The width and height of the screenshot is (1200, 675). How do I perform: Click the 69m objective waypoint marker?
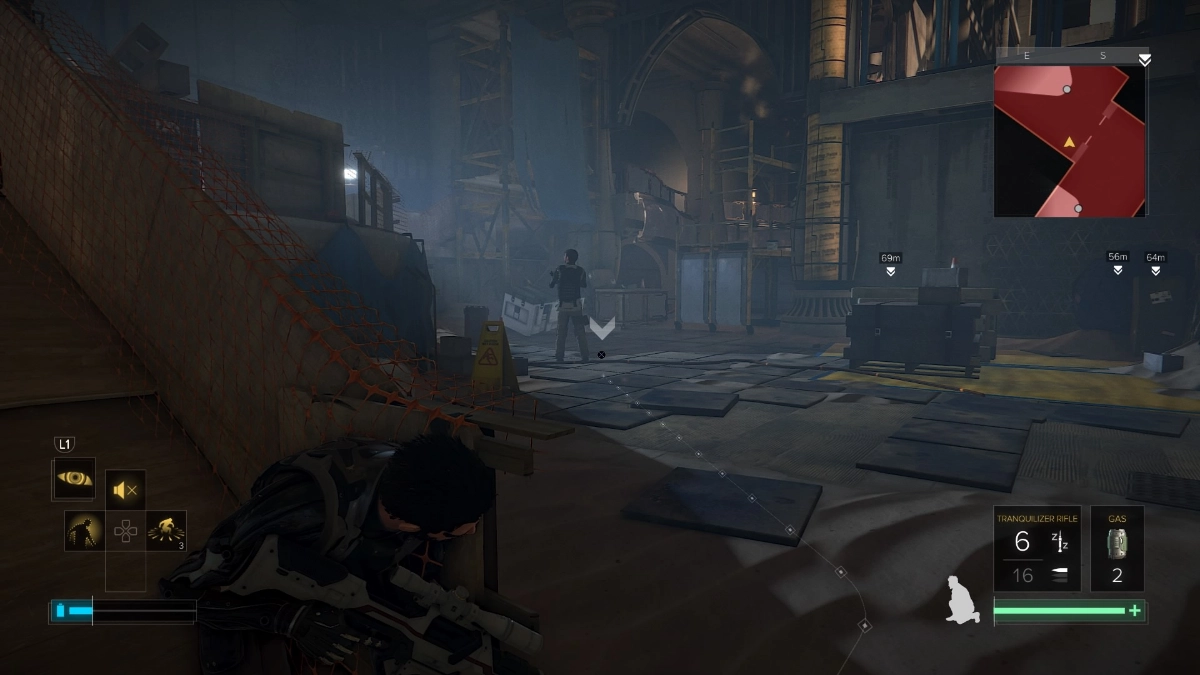click(890, 265)
